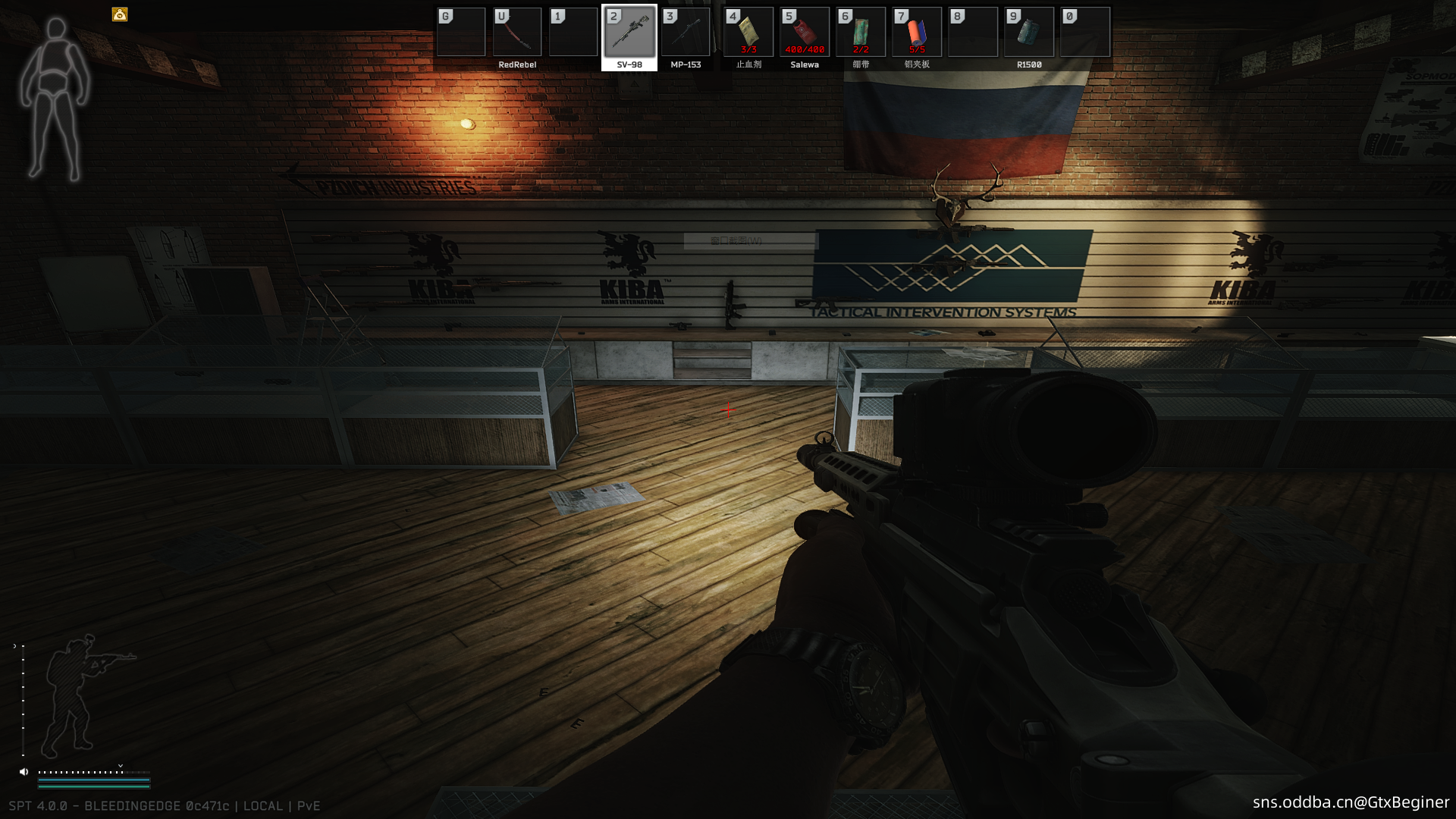Select the R1500 slot
Screen dimensions: 1456x819
coord(1029,33)
